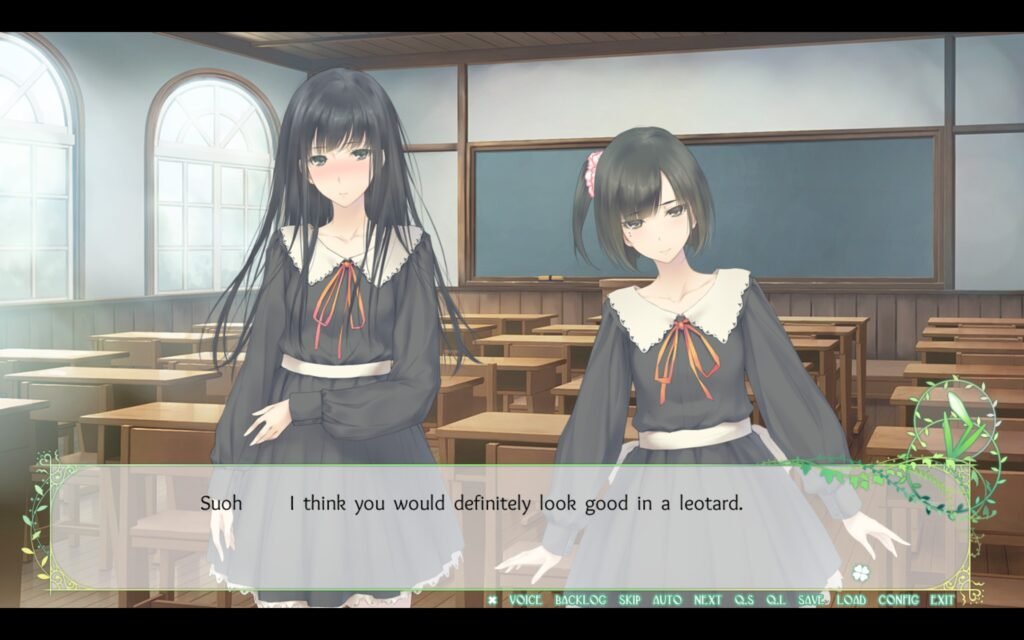
Task: Open the SAVE menu
Action: point(811,600)
